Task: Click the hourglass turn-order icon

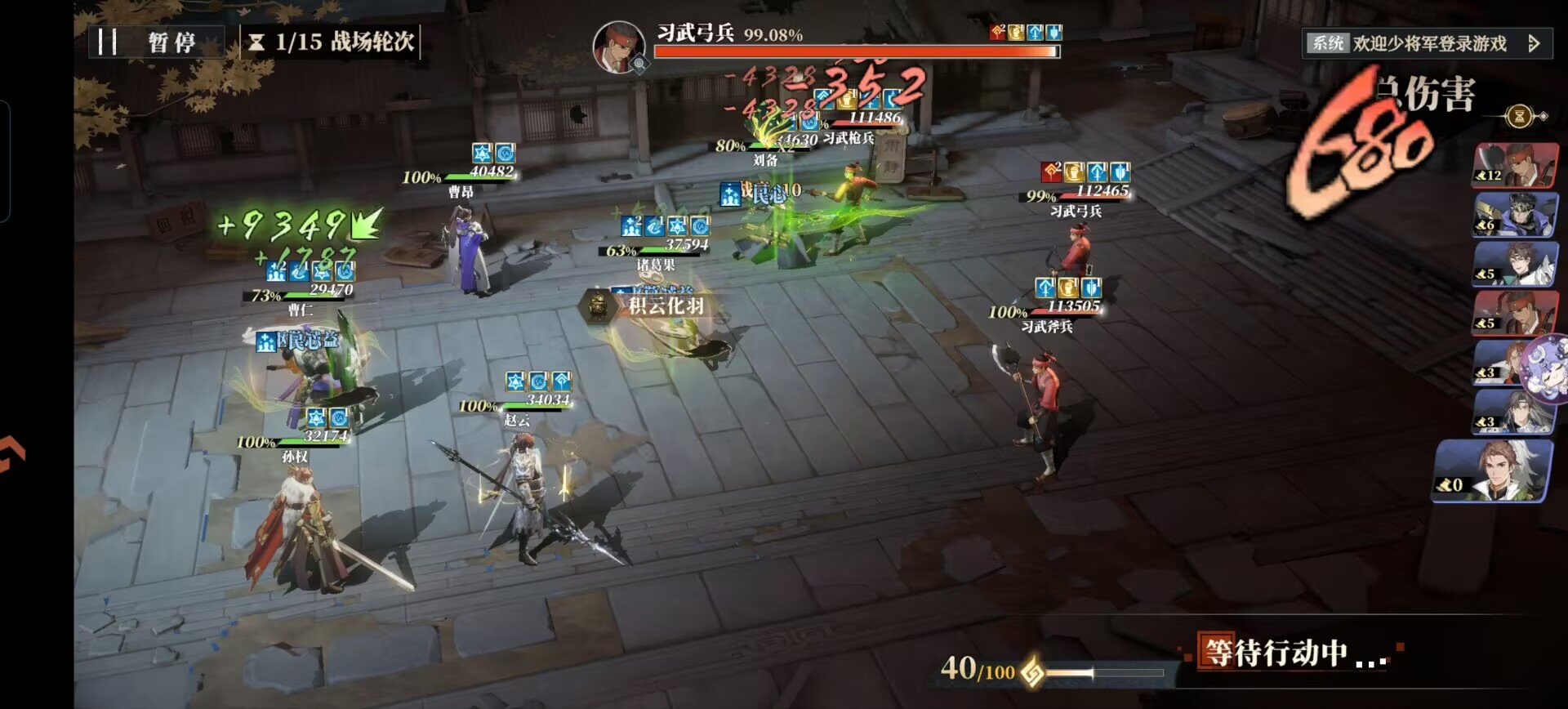Action: [1519, 116]
